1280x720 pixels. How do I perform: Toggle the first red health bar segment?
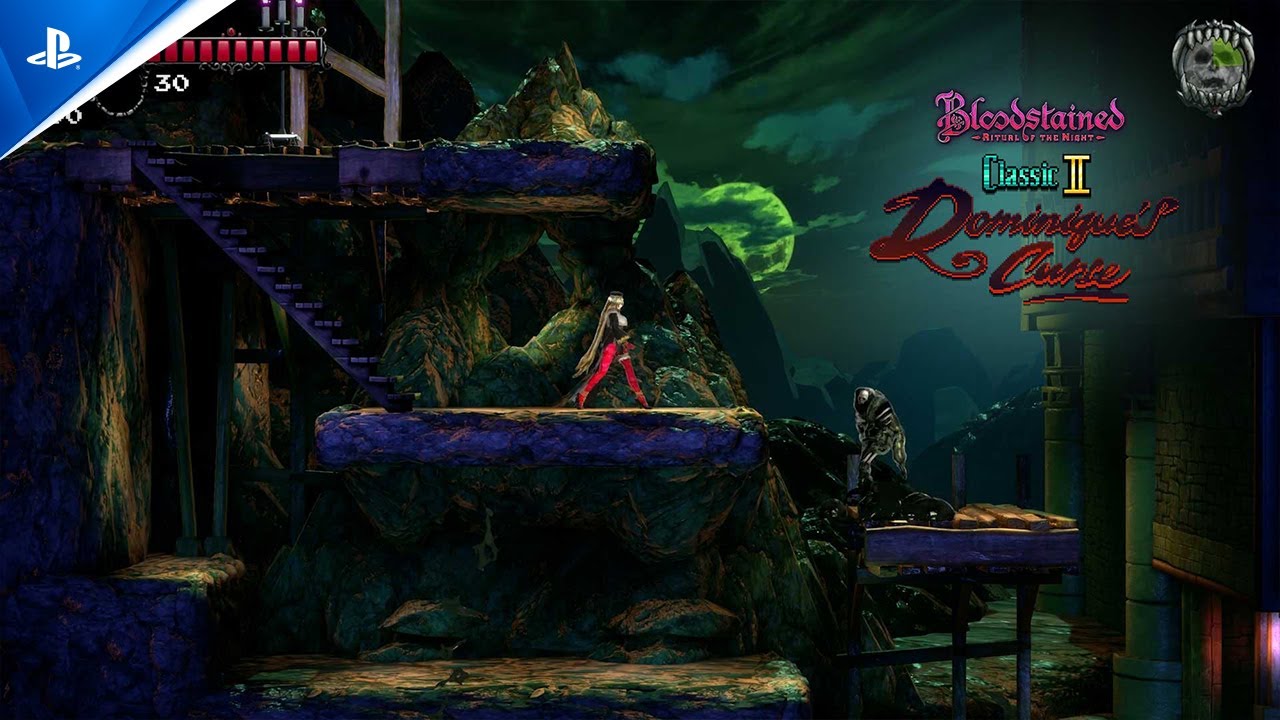point(170,49)
